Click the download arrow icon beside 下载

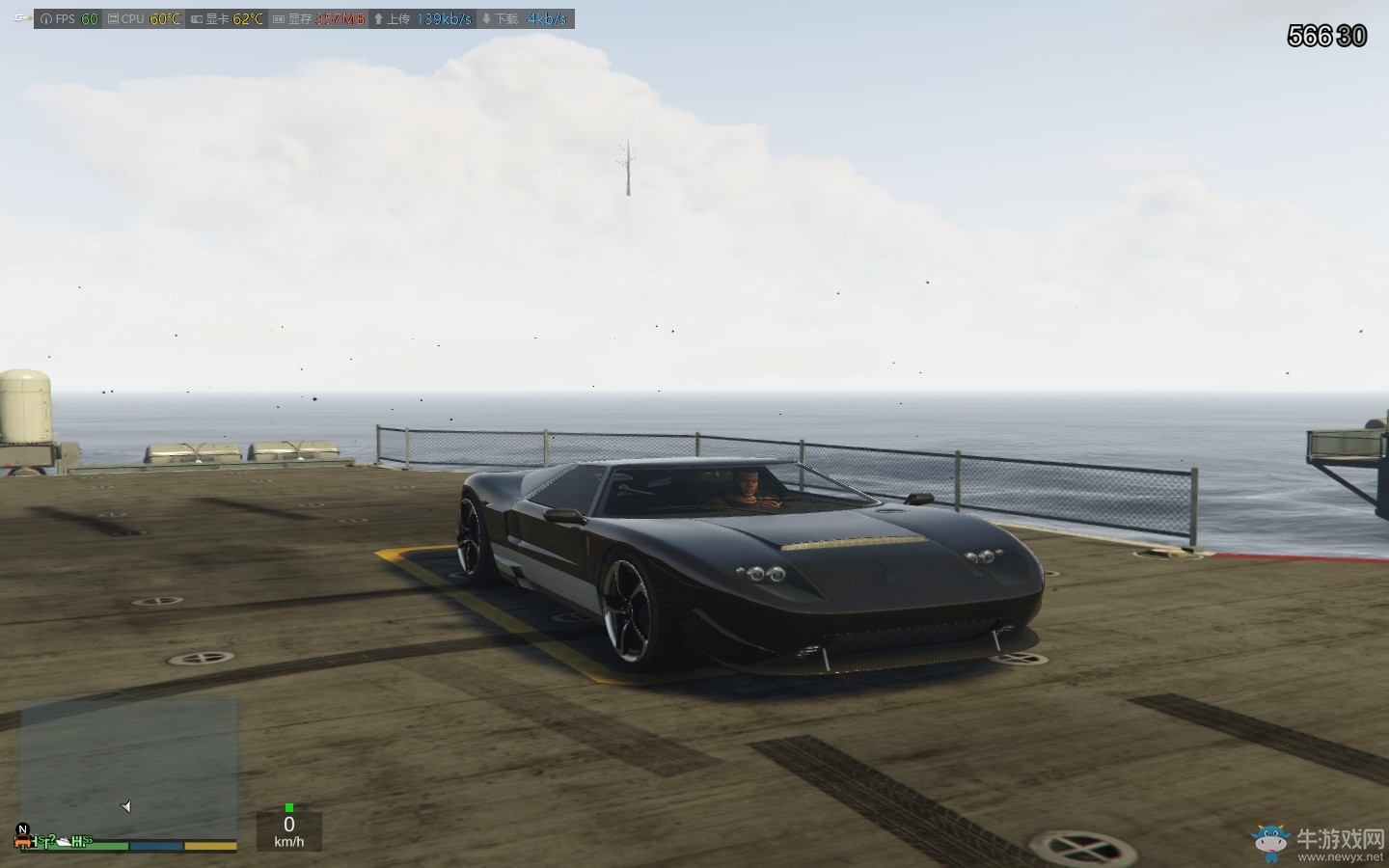487,17
